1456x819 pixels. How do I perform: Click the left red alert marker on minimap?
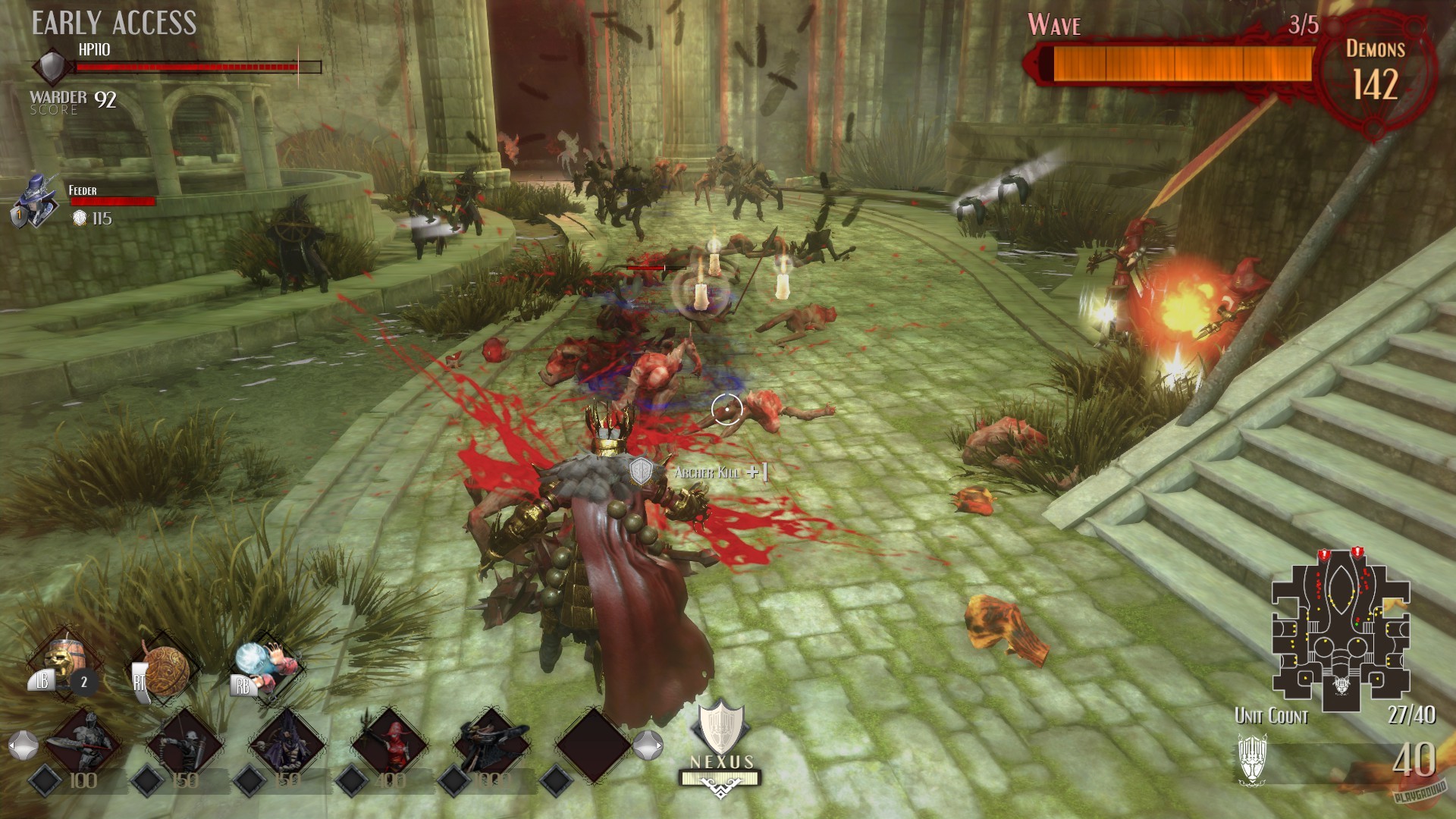1324,554
